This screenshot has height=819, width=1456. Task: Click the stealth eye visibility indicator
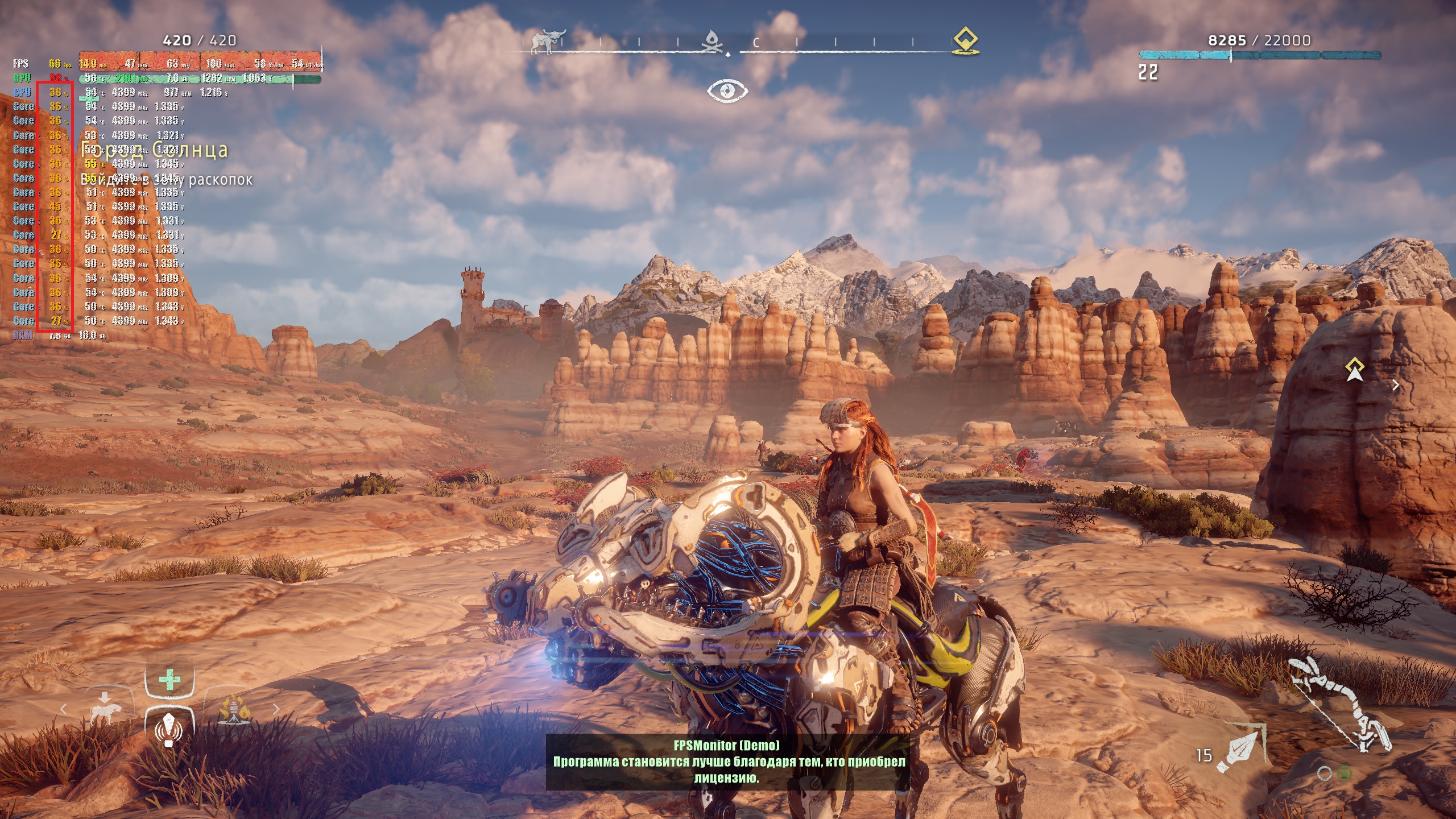[x=727, y=91]
